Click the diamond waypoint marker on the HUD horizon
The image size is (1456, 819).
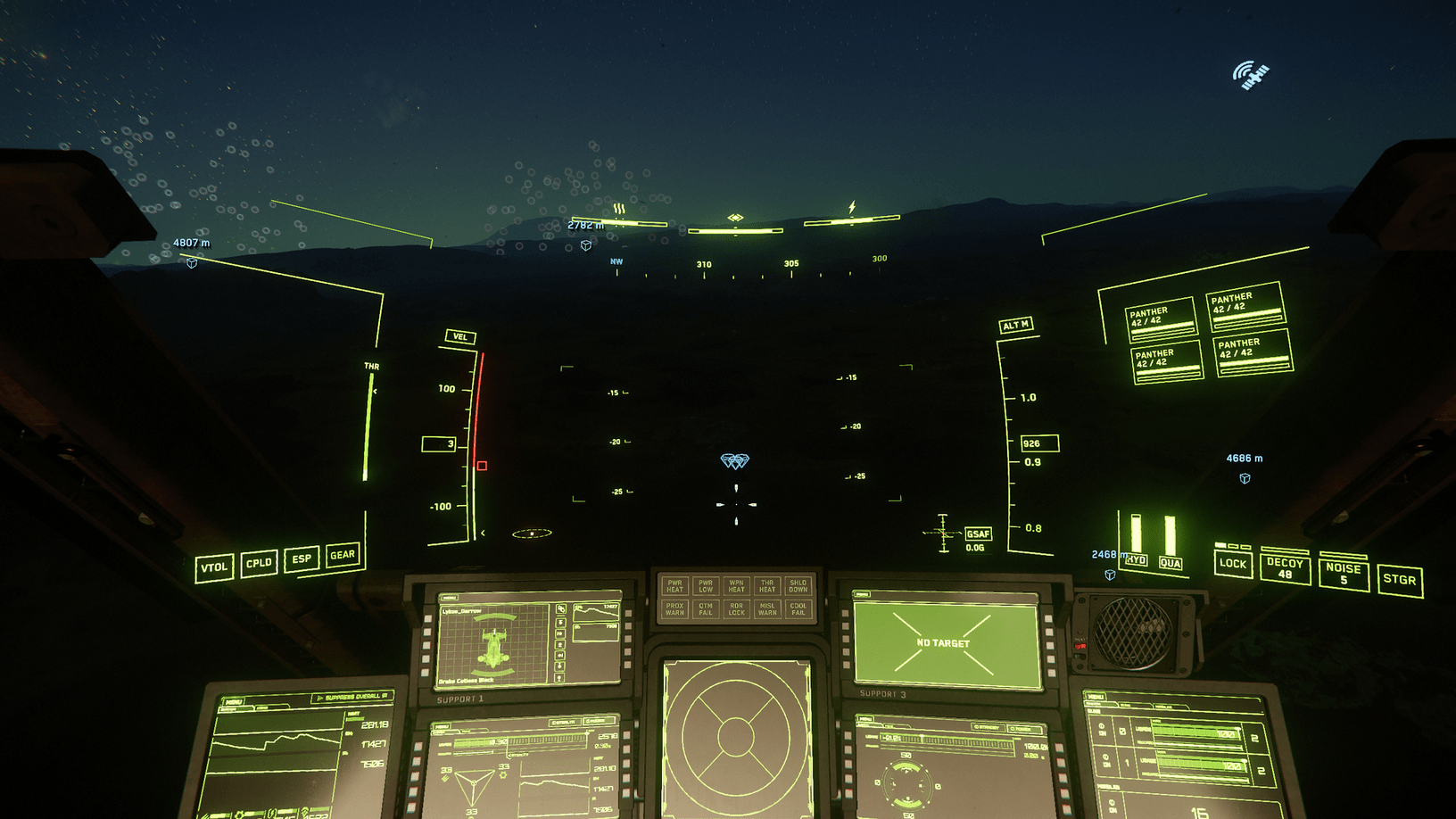[735, 214]
